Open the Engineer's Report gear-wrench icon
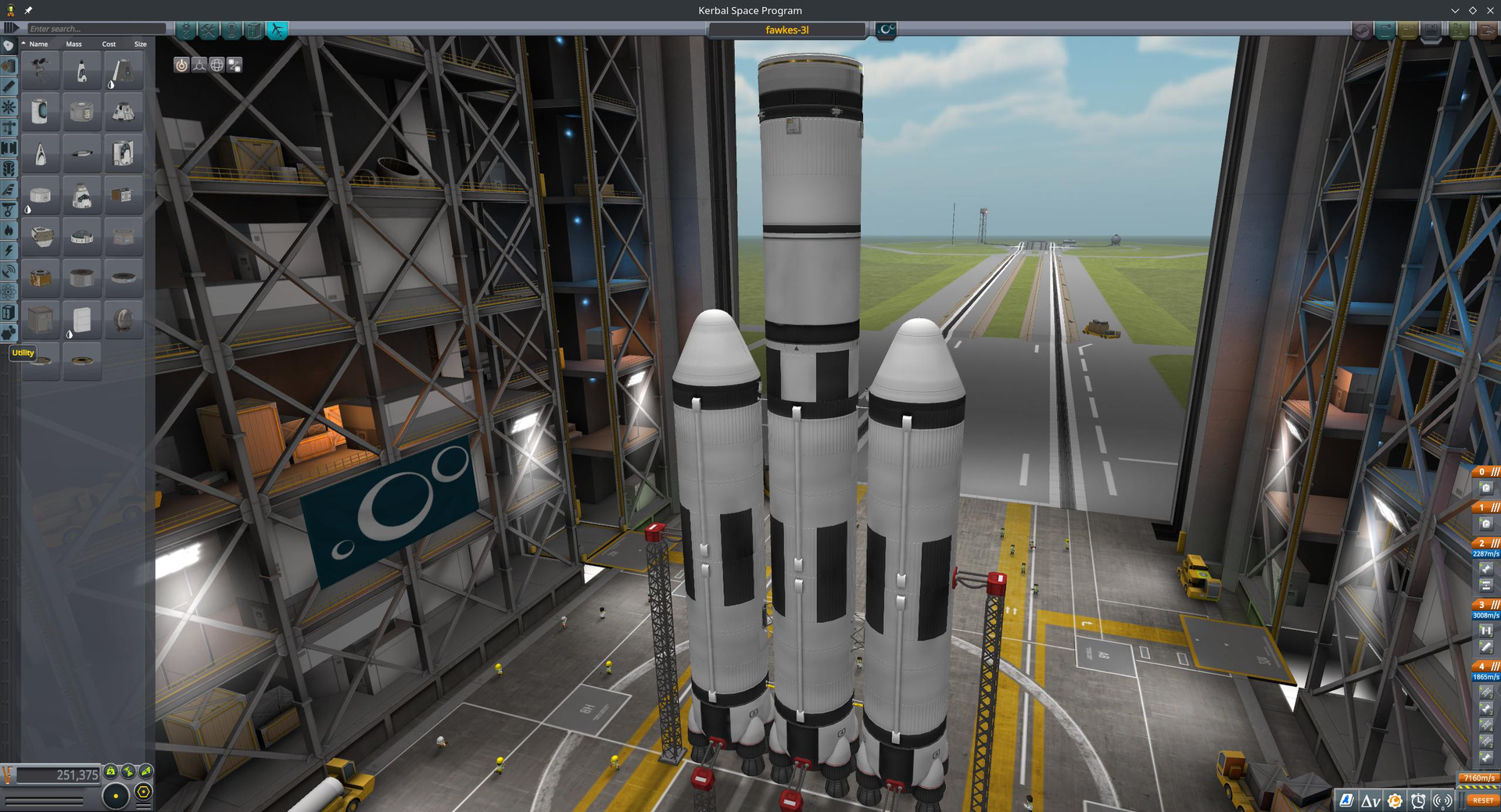Screen dimensions: 1501x812 coord(1394,799)
